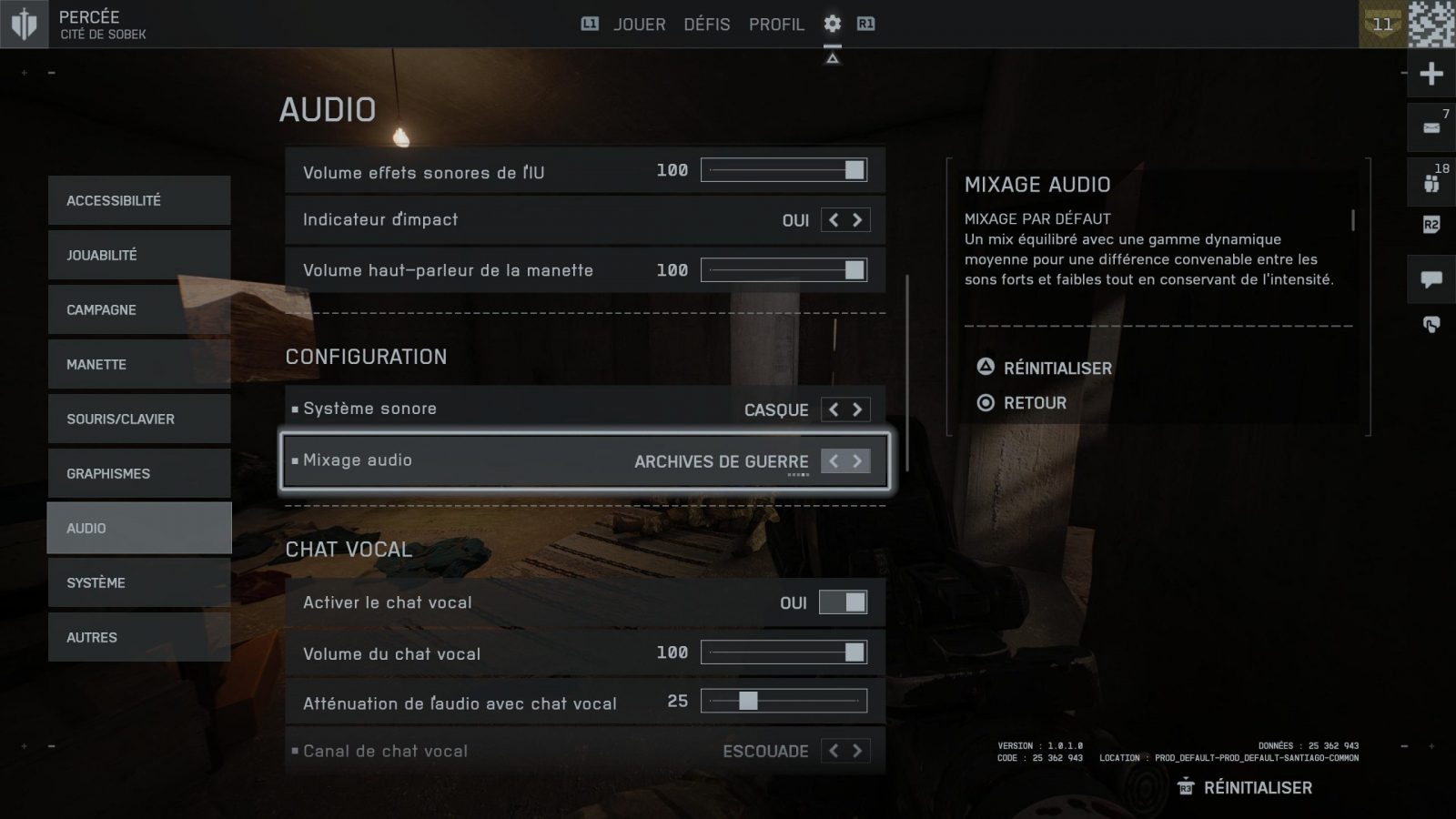Screen dimensions: 1456x819
Task: Open the Manette settings section
Action: tap(139, 364)
